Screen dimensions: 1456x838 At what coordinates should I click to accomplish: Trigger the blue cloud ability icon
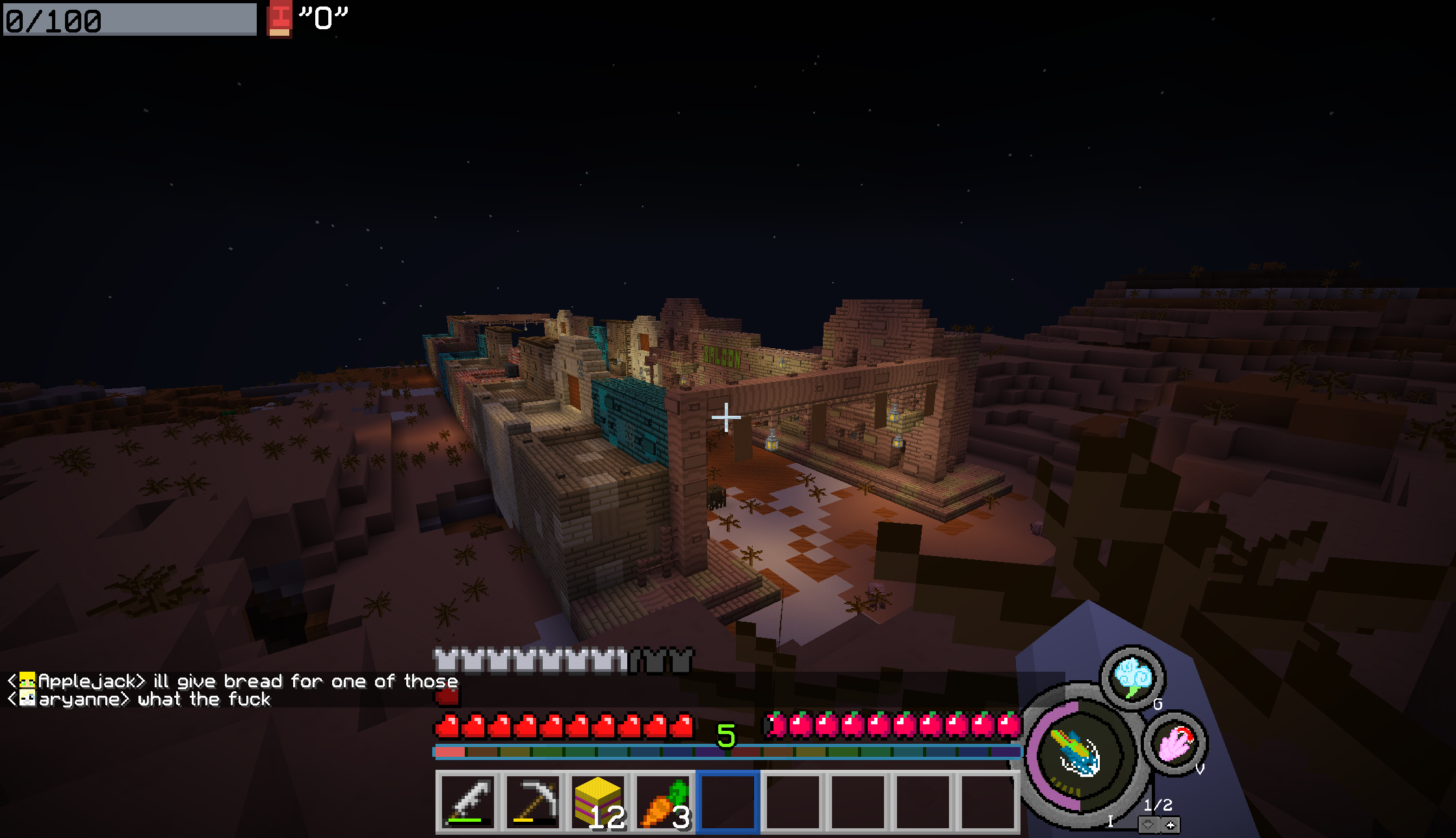tap(1132, 677)
